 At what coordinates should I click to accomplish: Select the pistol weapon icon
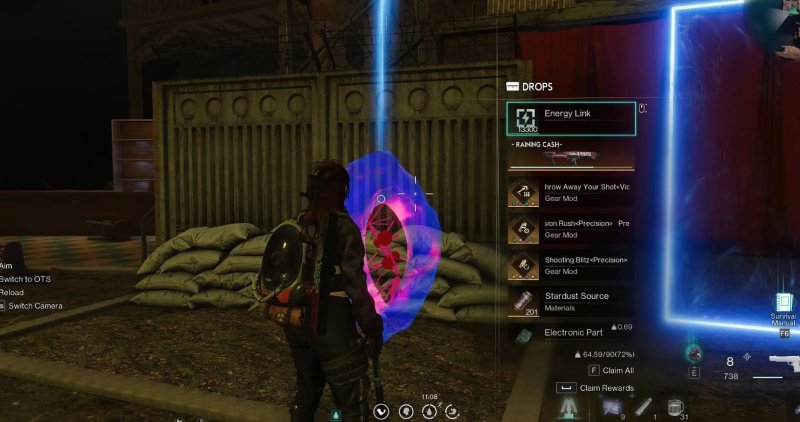[773, 365]
